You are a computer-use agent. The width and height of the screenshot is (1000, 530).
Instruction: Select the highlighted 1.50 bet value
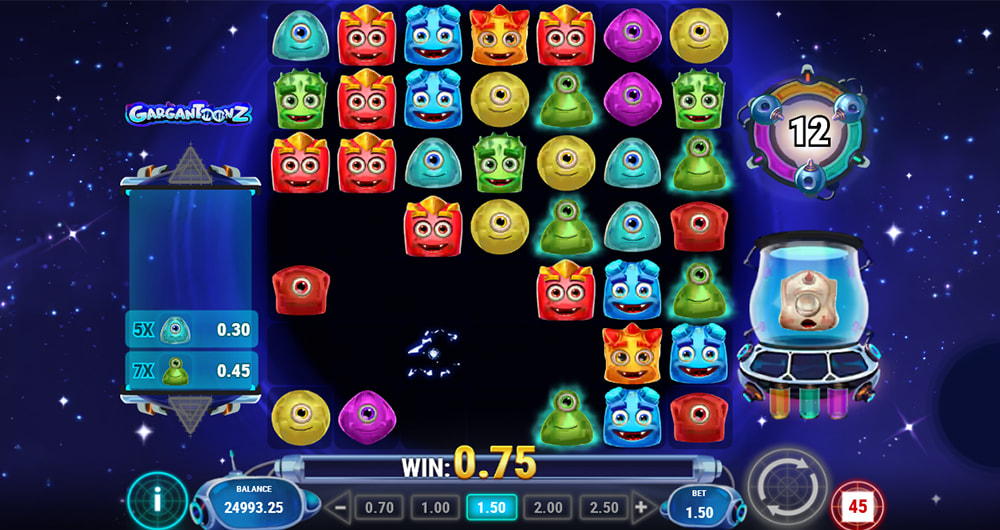click(492, 507)
